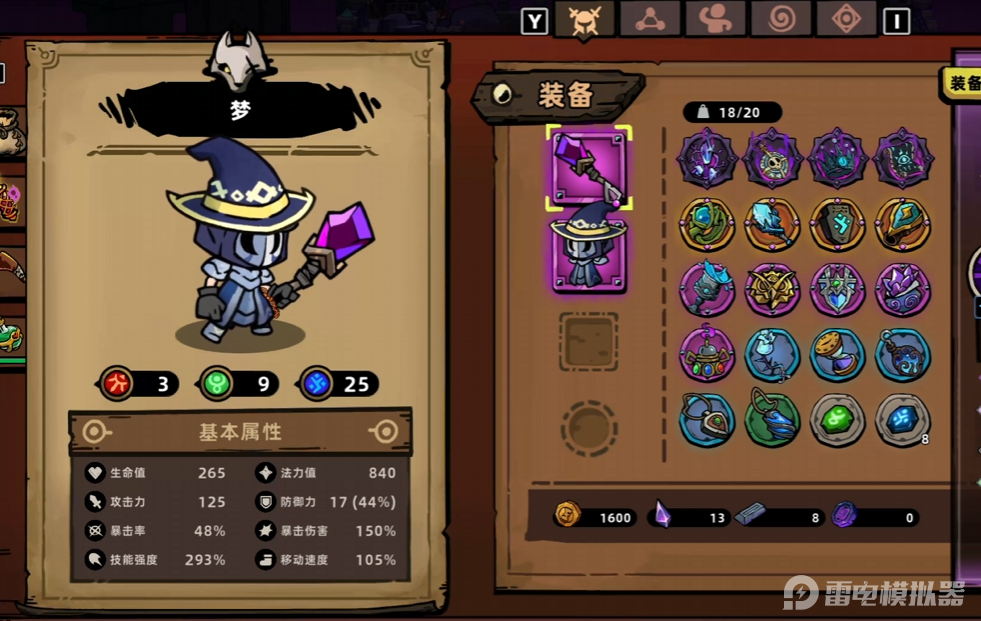Viewport: 981px width, 621px height.
Task: Select the blue rune stone stack
Action: (x=904, y=420)
